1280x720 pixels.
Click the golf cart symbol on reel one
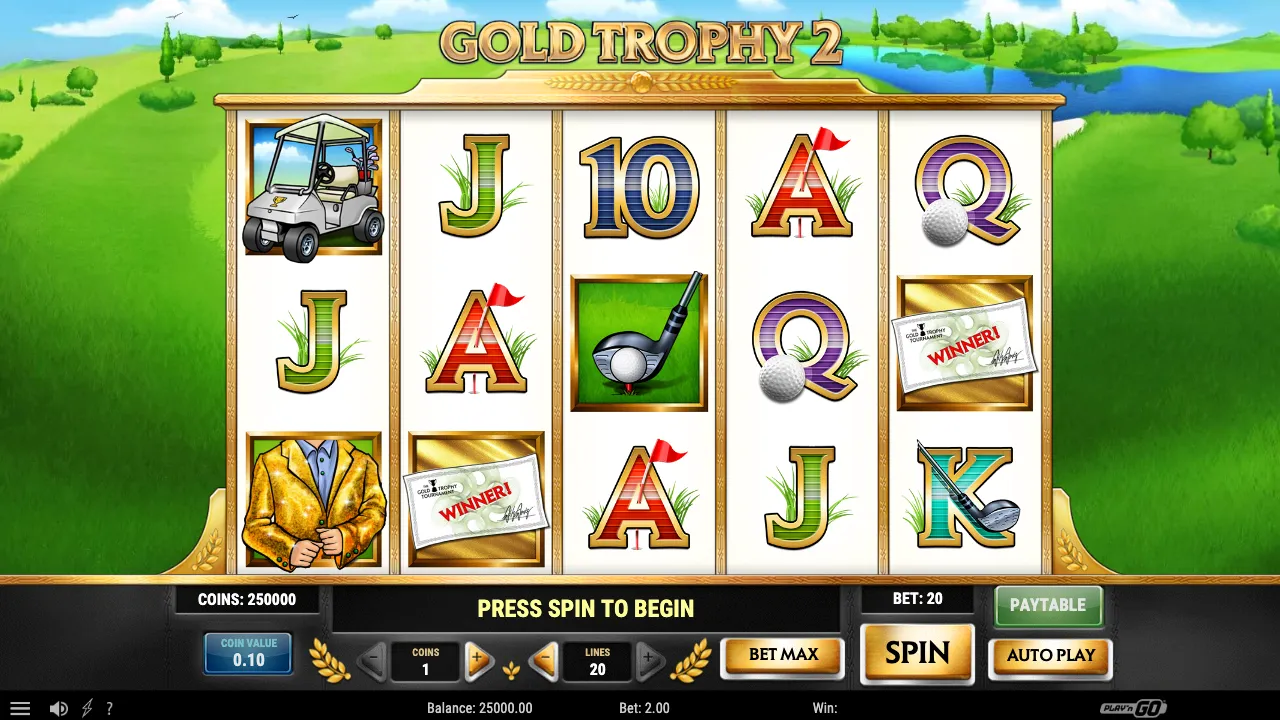coord(313,188)
